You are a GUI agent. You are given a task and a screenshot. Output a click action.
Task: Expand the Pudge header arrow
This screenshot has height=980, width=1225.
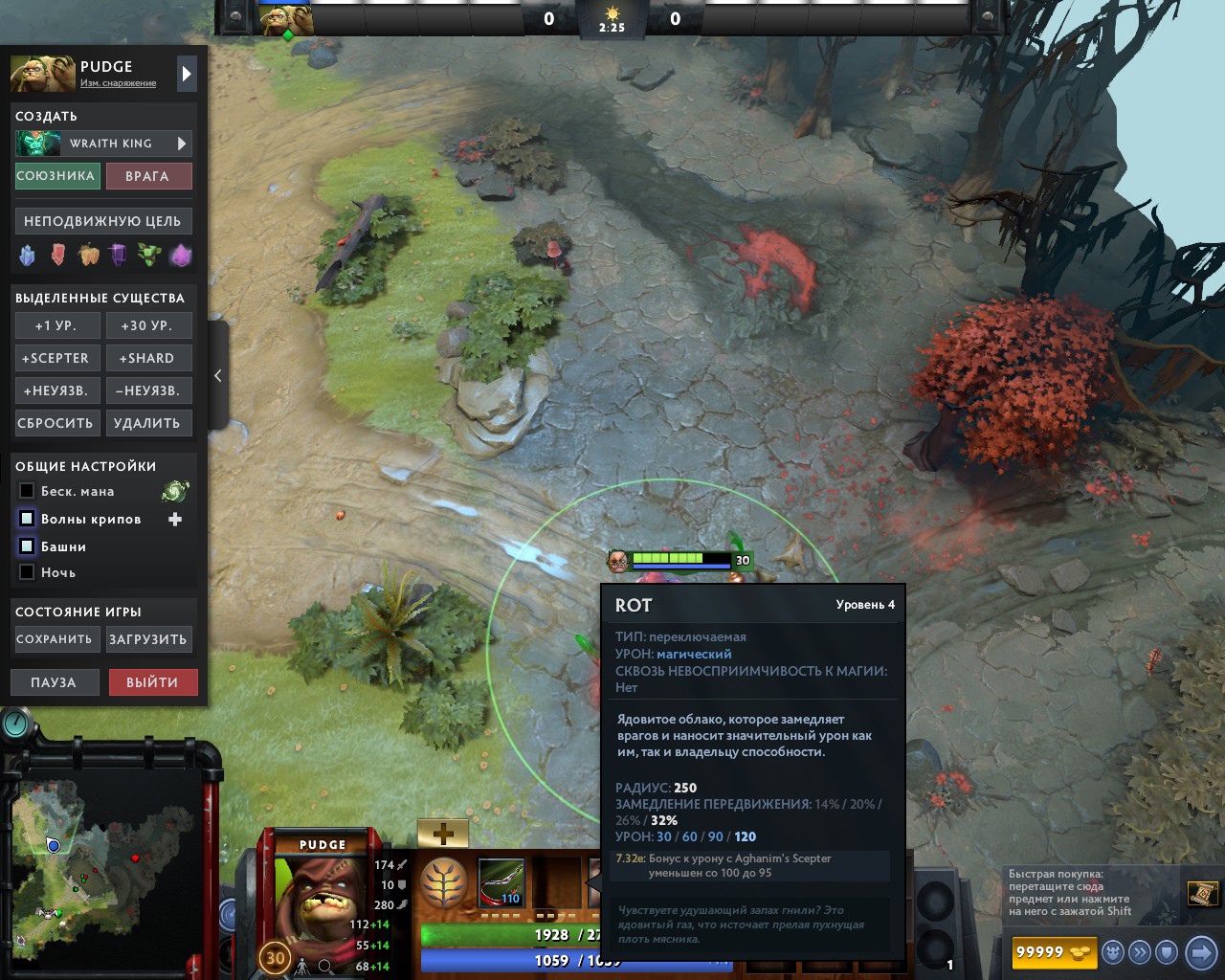tap(185, 73)
